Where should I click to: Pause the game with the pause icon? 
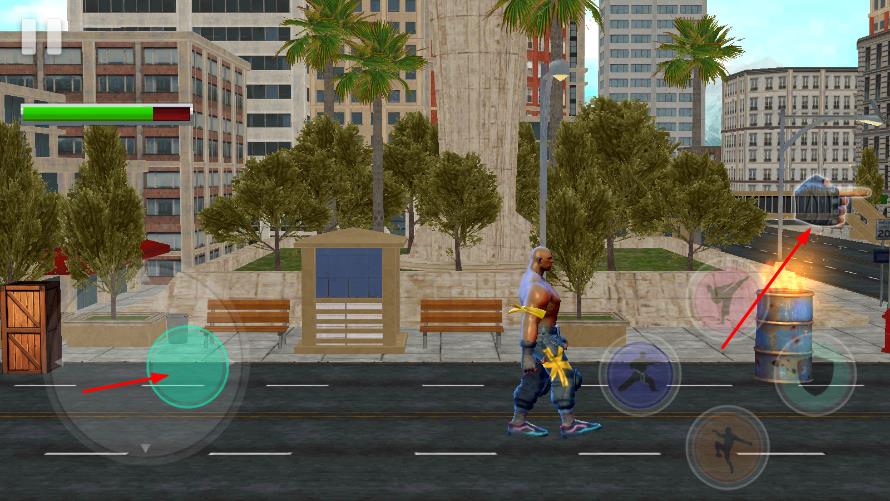point(42,35)
